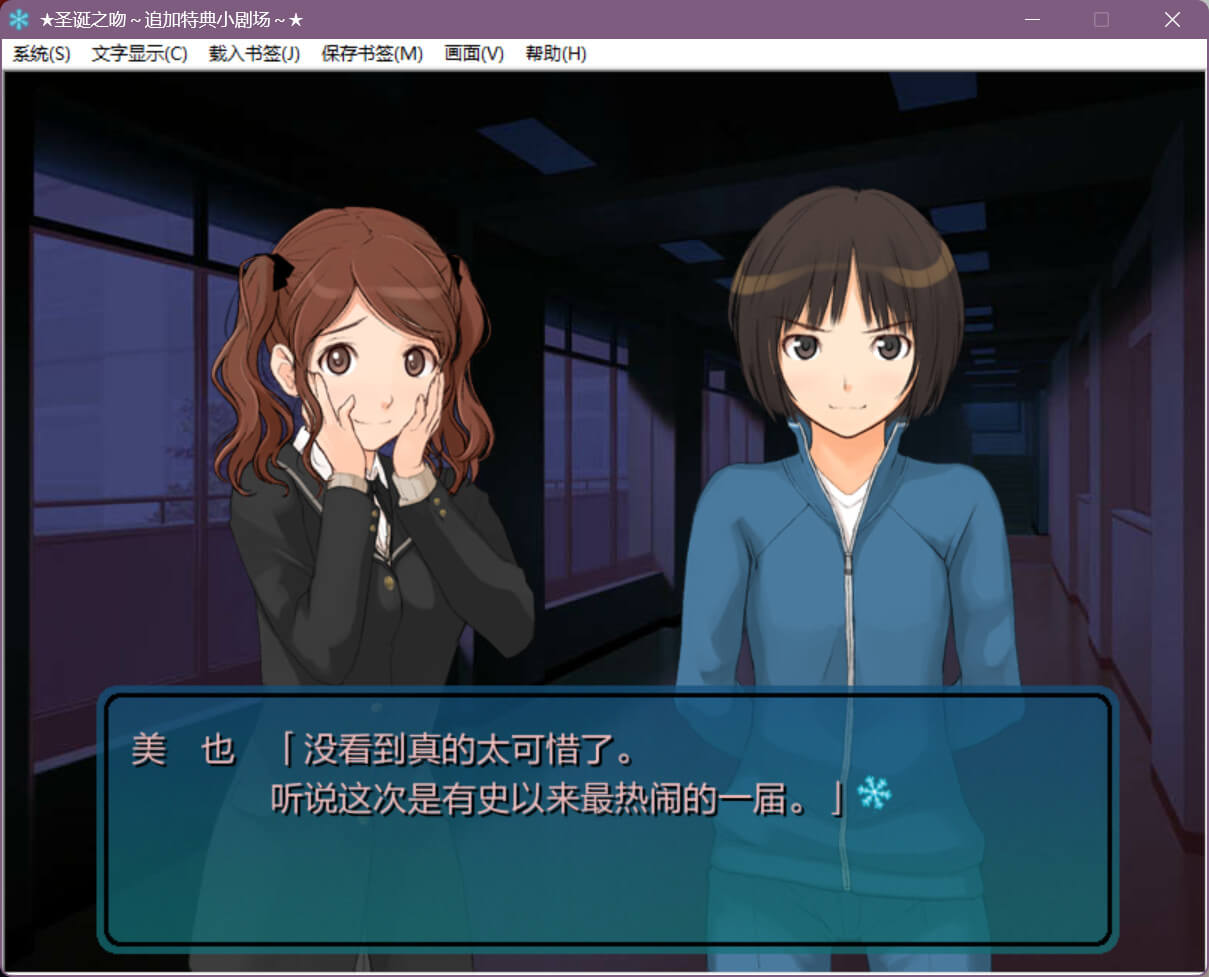Open the 载入书签(J) menu
This screenshot has height=977, width=1209.
pyautogui.click(x=254, y=54)
